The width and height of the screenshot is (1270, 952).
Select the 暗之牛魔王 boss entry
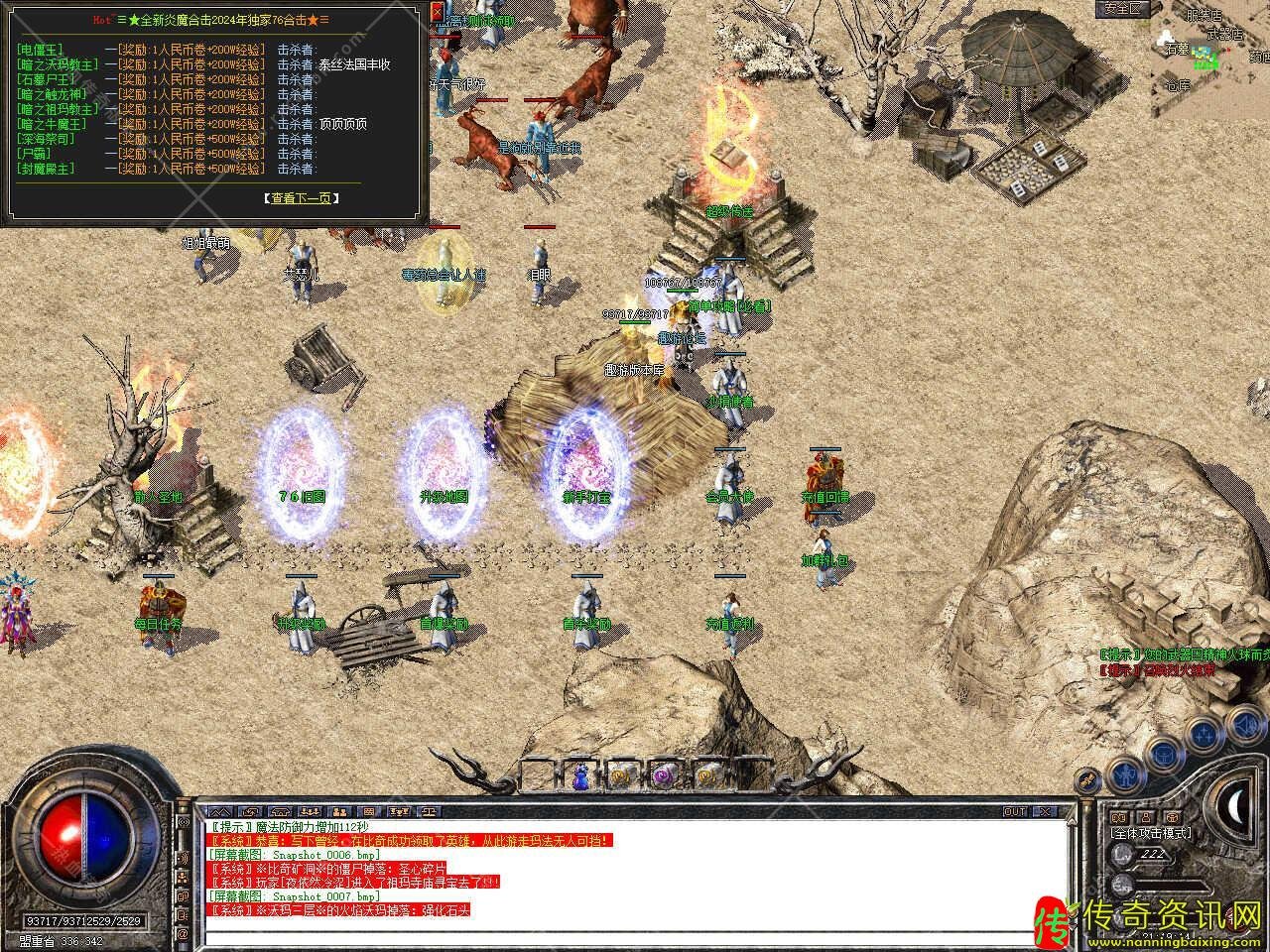53,124
